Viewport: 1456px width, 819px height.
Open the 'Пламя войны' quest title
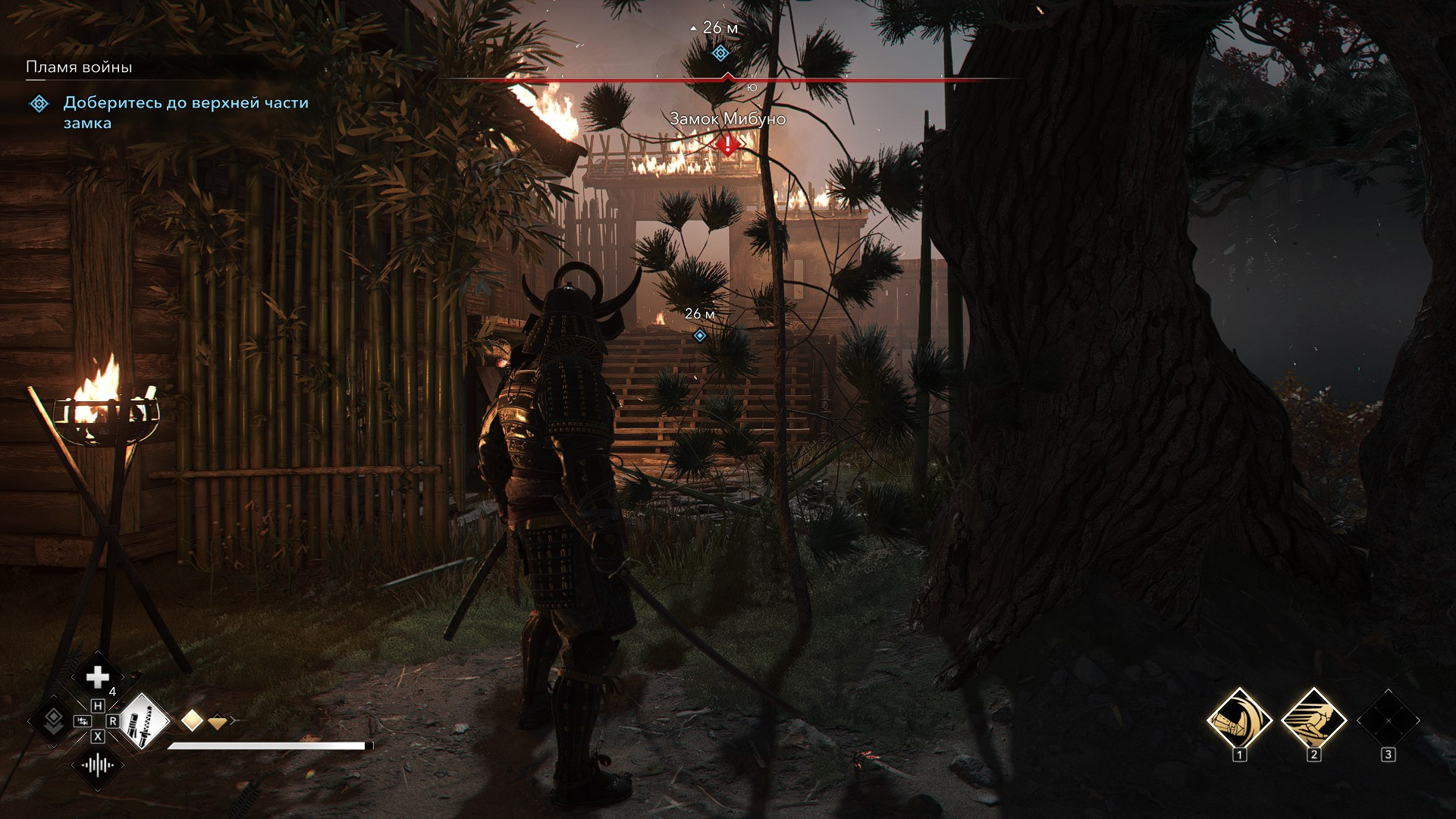pos(79,67)
